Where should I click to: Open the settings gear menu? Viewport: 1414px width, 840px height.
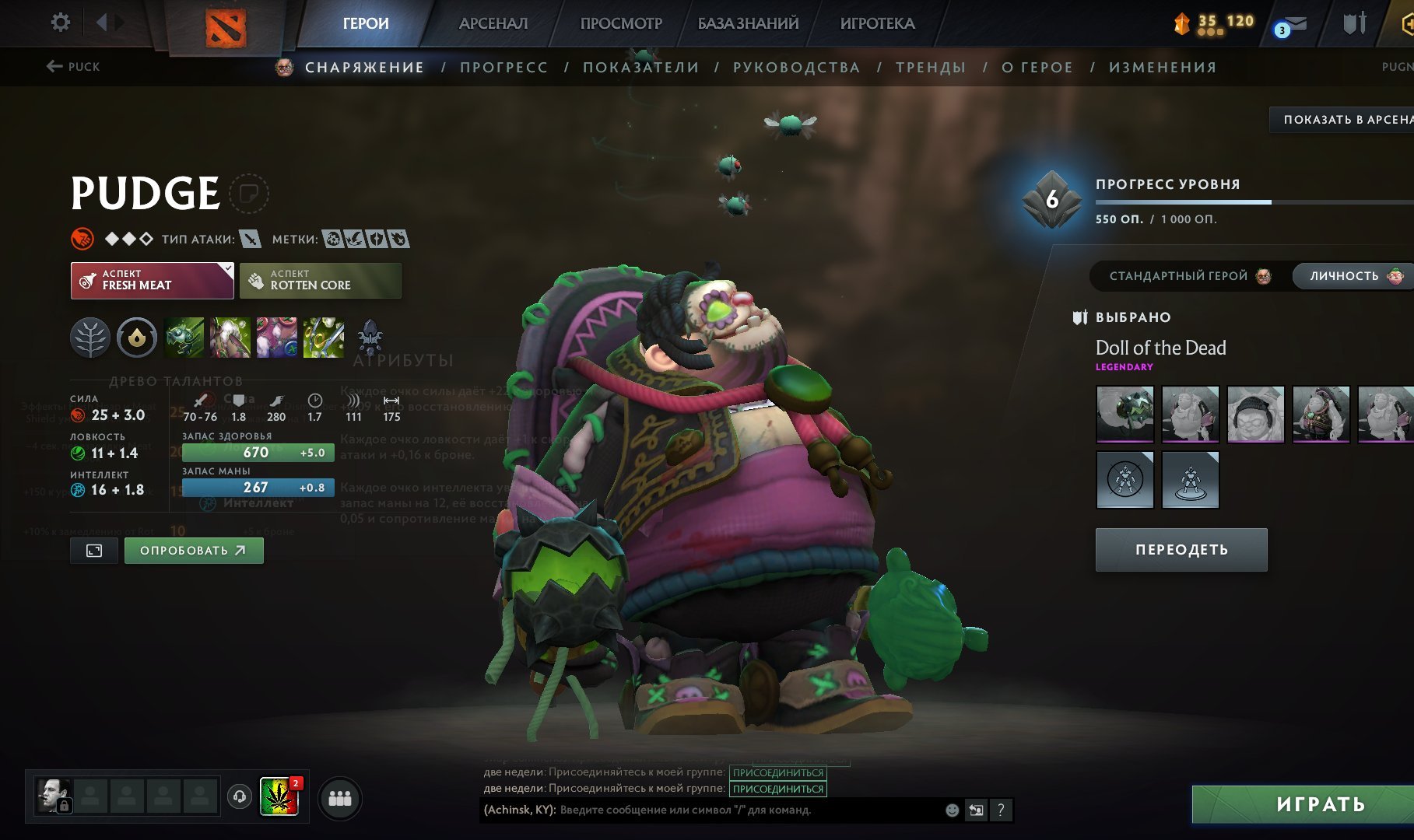point(60,23)
